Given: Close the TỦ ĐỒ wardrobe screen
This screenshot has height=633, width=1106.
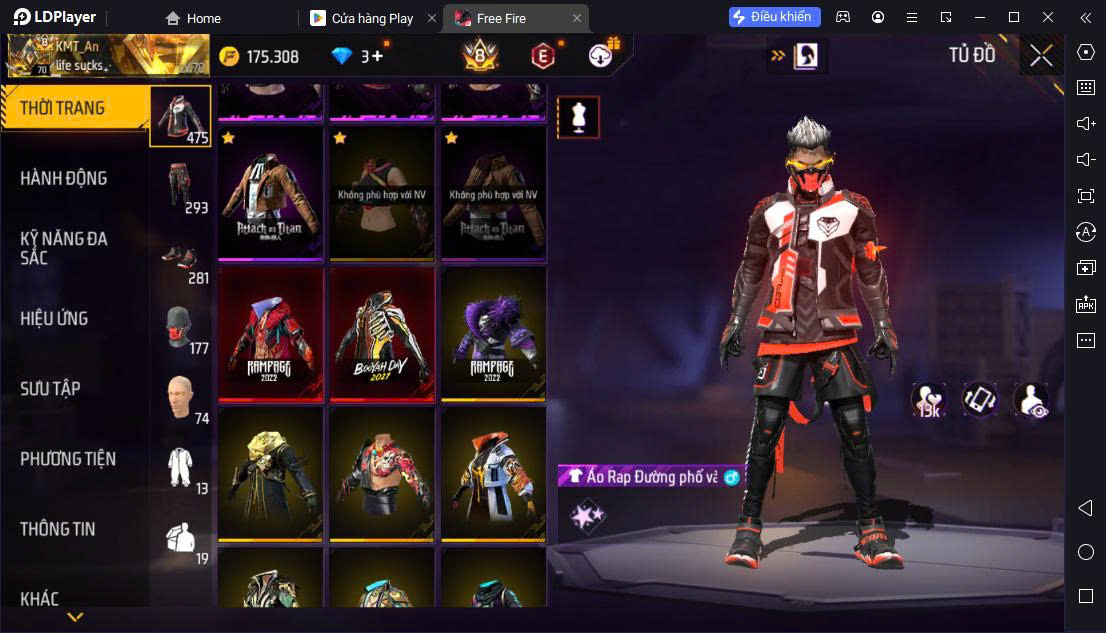Looking at the screenshot, I should [x=1041, y=55].
